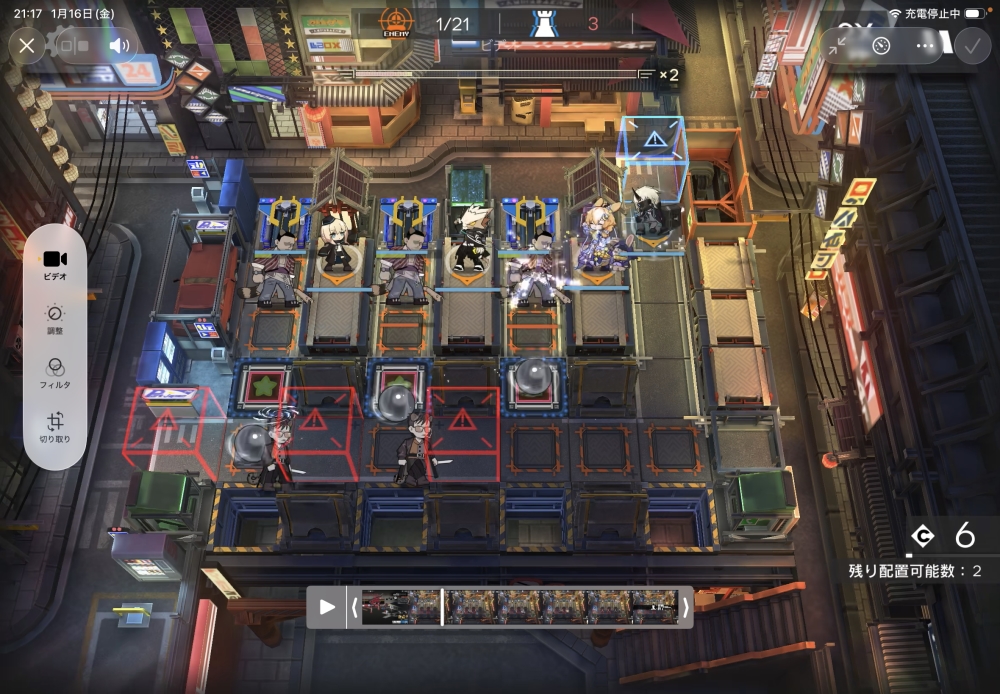Switch to the ビデオ editing tab
The width and height of the screenshot is (1000, 694).
(56, 264)
